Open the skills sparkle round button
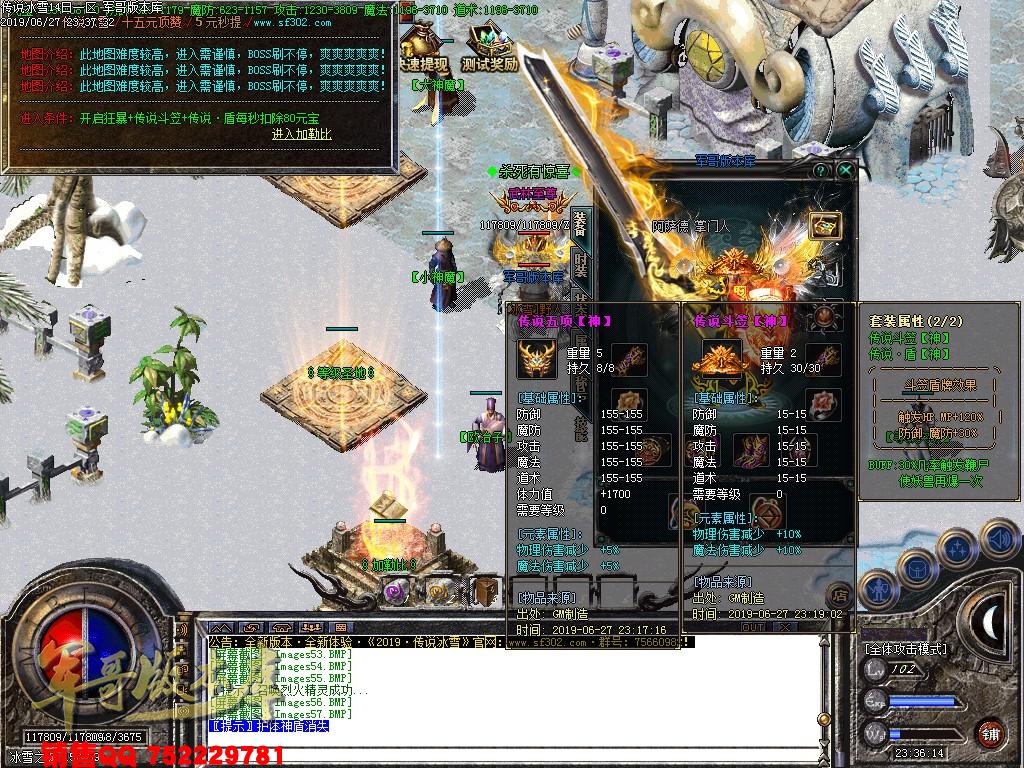 957,548
